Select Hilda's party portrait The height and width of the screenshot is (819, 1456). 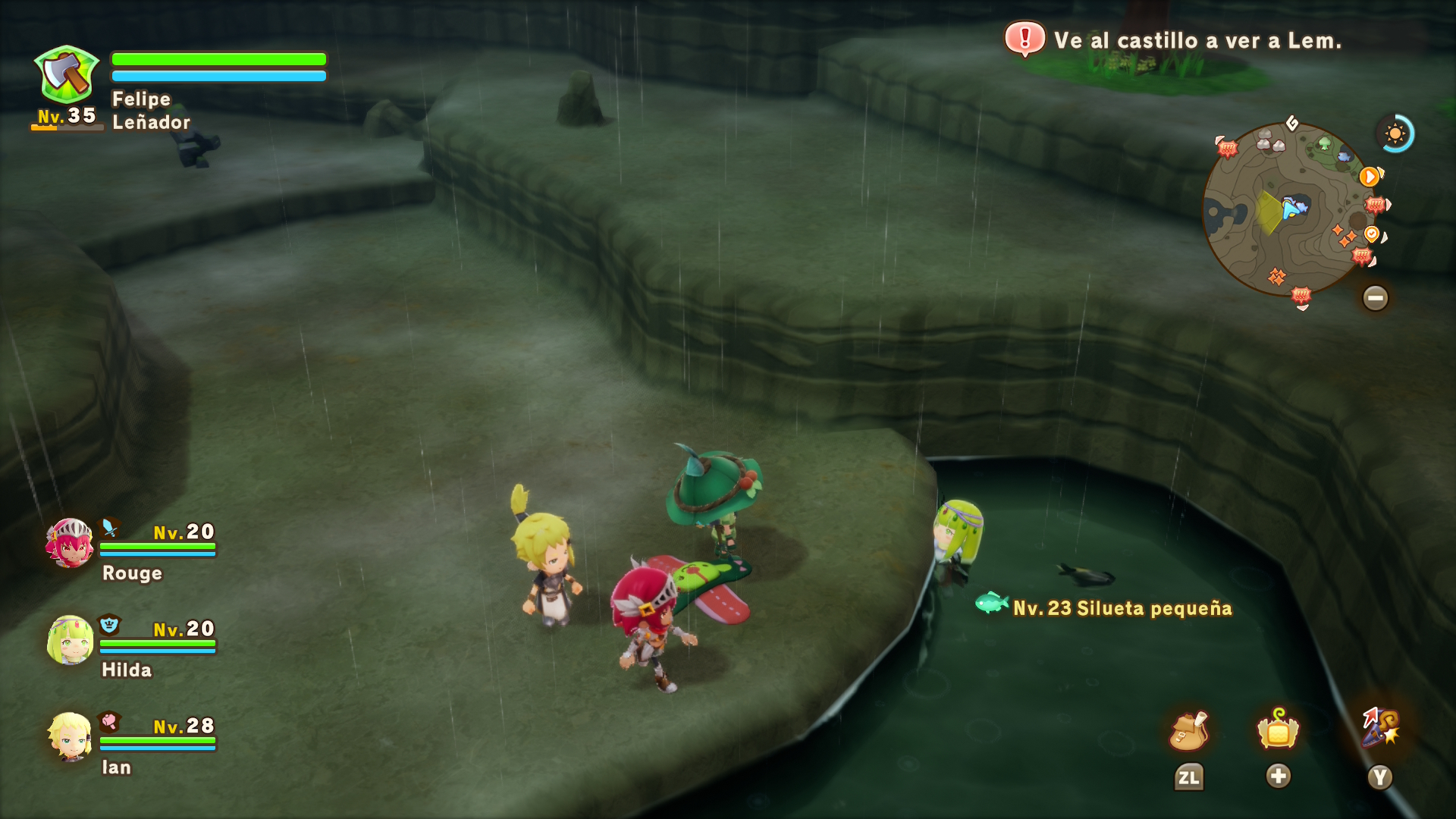click(70, 640)
